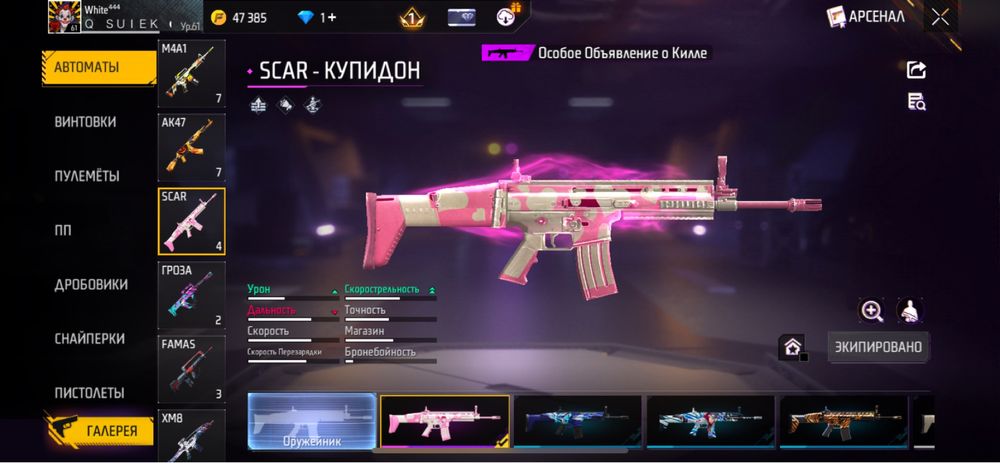Pick the FAMAS weapon tile
Viewport: 1000px width, 463px height.
click(x=191, y=369)
